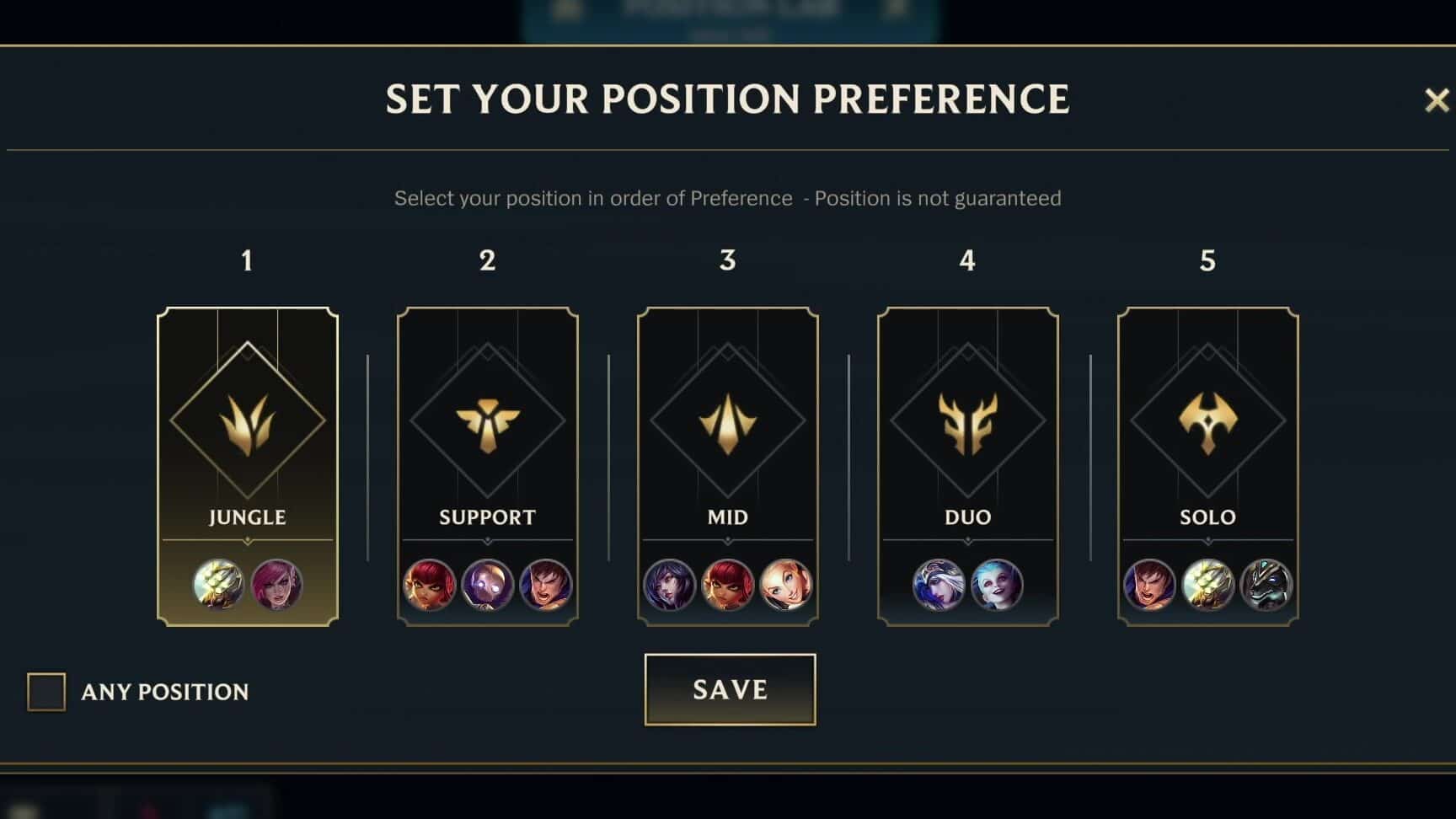This screenshot has height=819, width=1456.
Task: Select the Solo lane position icon
Action: pos(1208,421)
